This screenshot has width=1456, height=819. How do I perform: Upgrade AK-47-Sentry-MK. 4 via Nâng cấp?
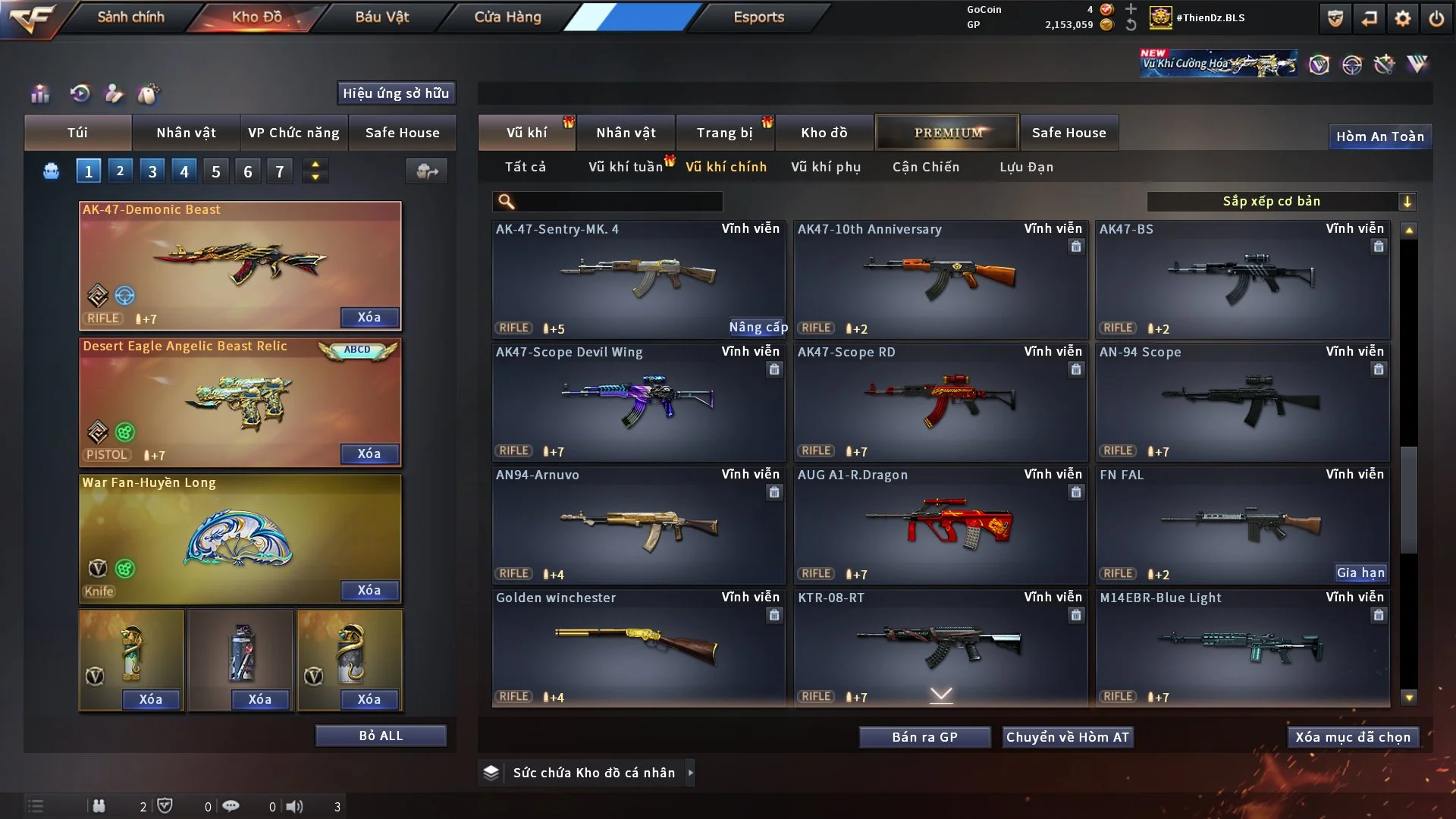click(x=758, y=327)
